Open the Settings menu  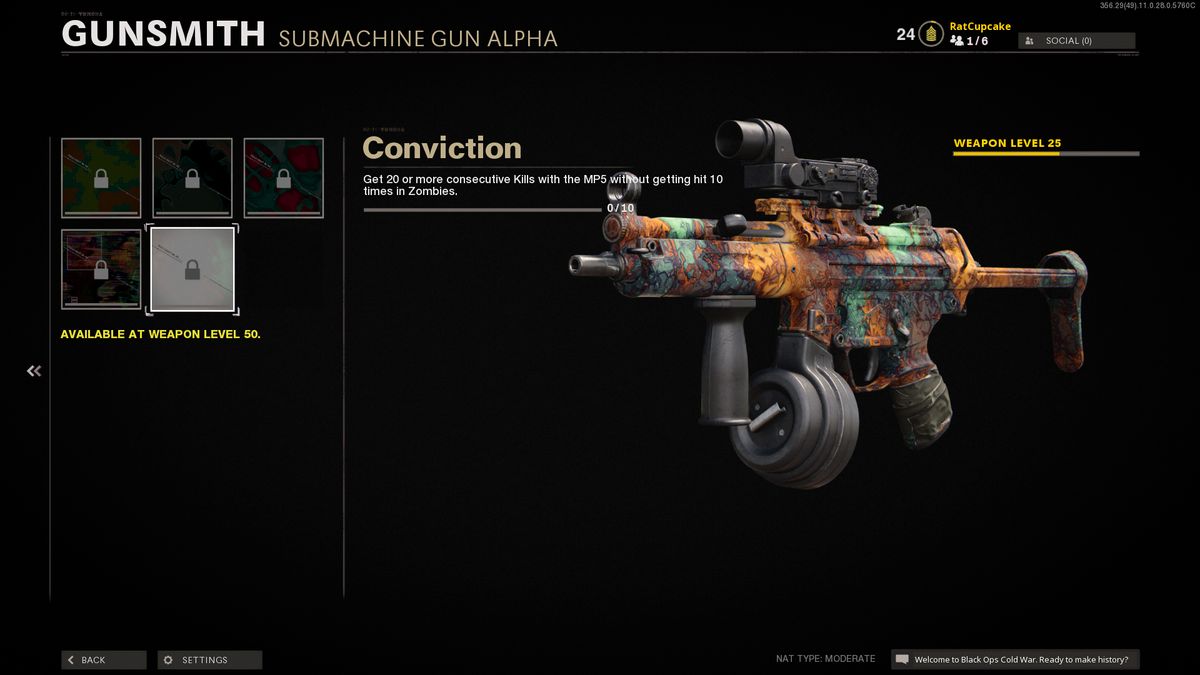point(210,660)
